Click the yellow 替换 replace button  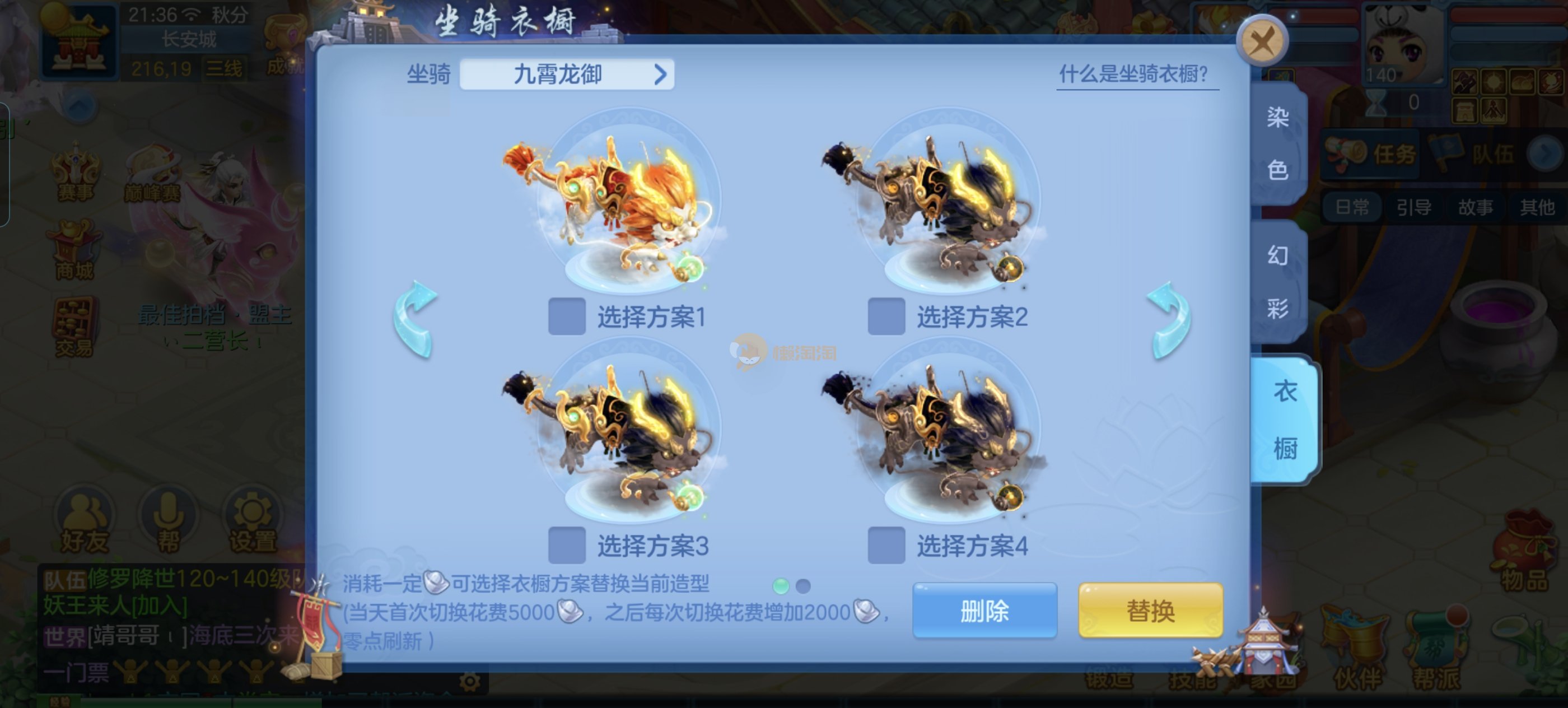tap(1150, 611)
